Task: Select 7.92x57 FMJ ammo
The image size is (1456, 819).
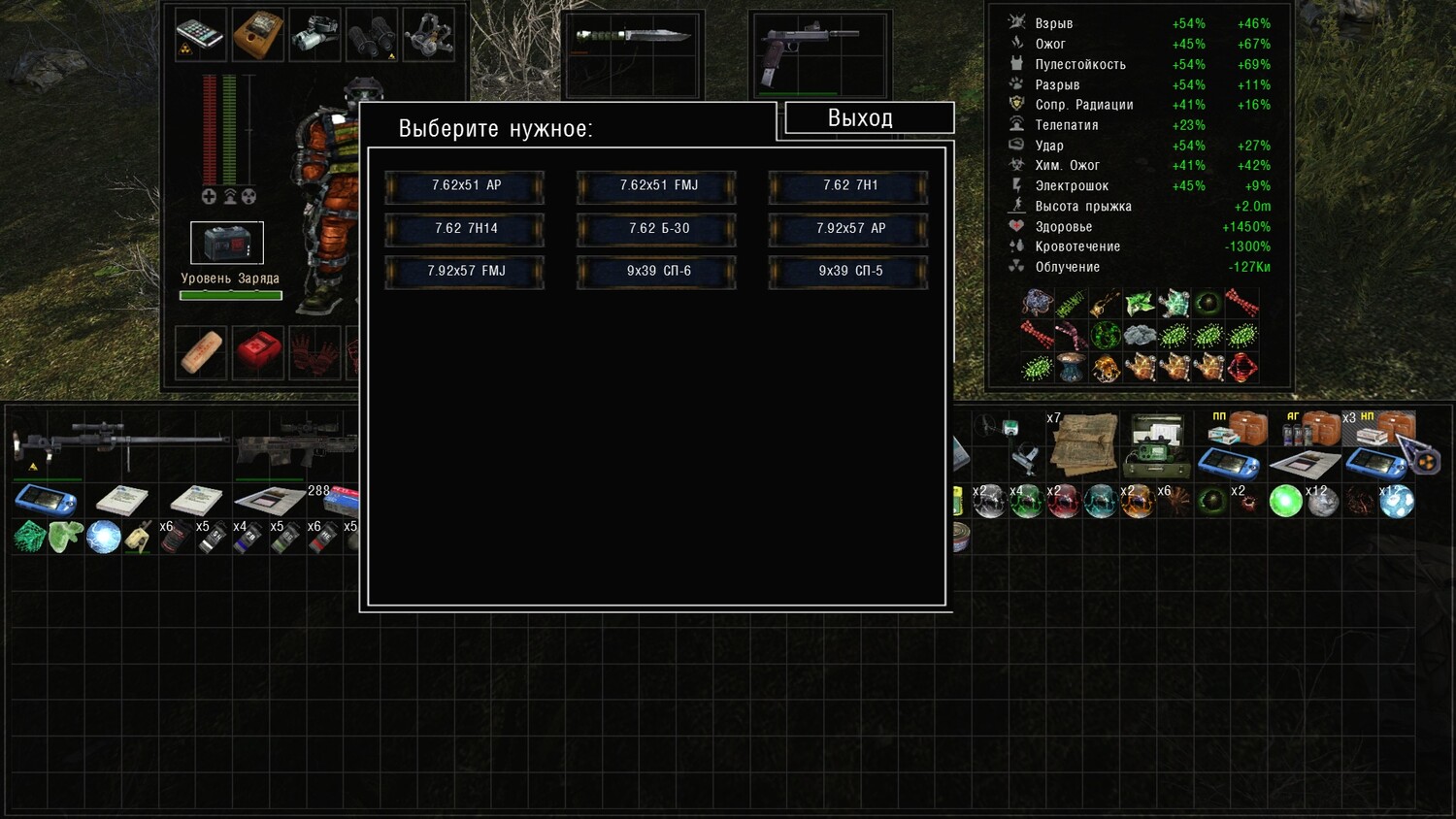Action: (x=465, y=272)
